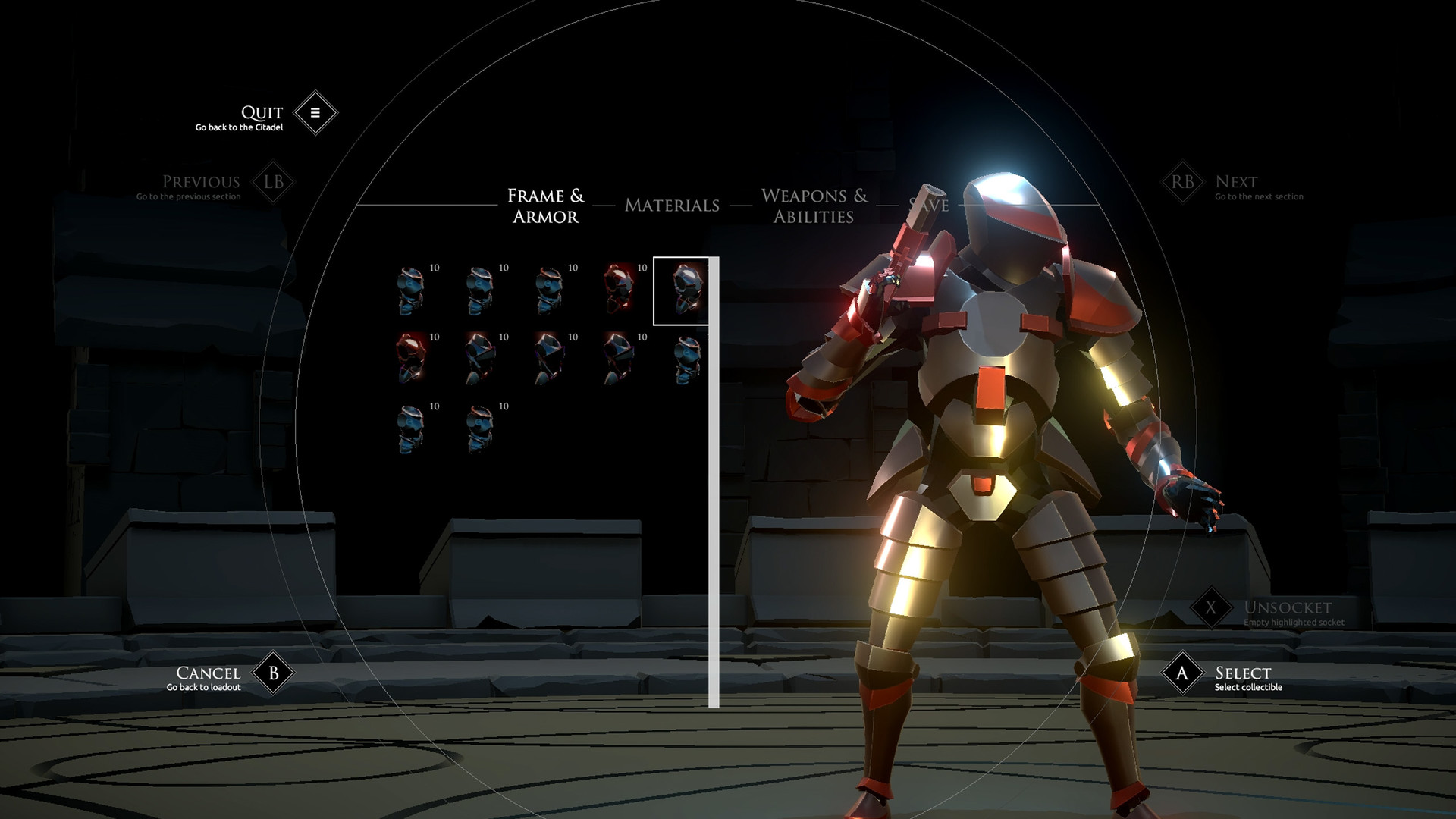The image size is (1456, 819).
Task: Quit back to the Citadel
Action: (x=315, y=113)
